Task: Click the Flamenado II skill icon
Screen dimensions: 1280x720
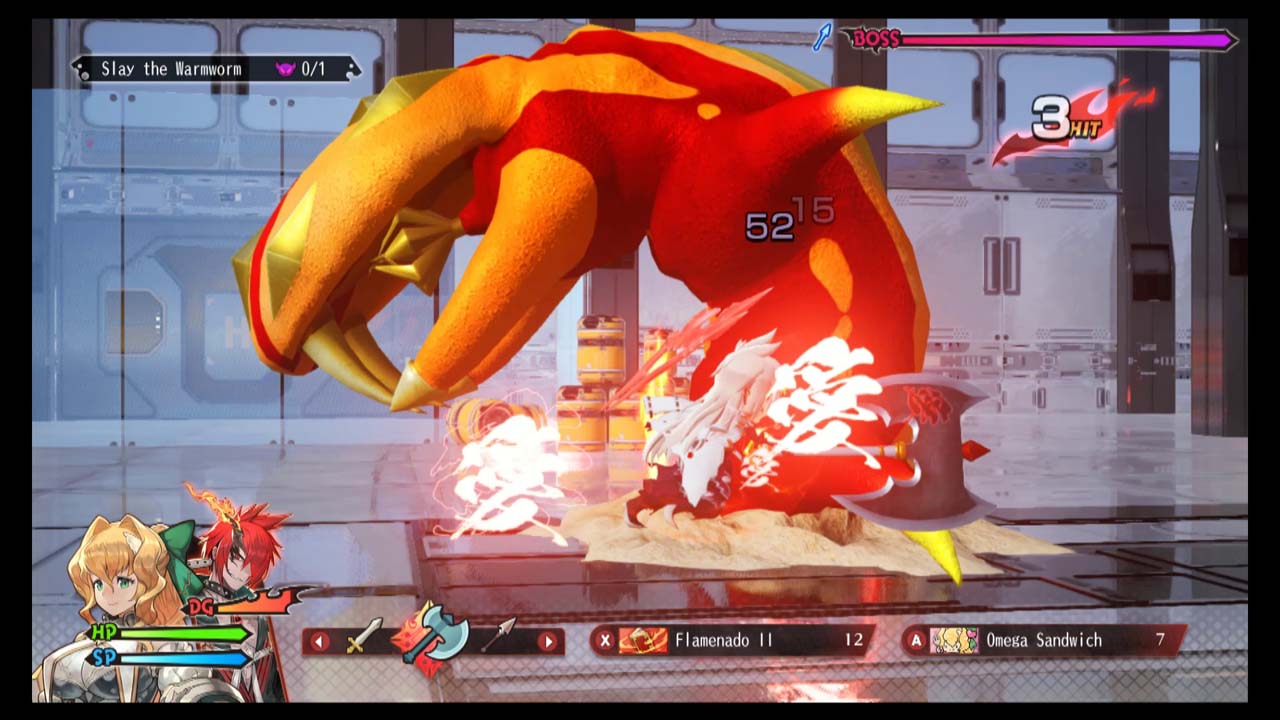Action: click(x=644, y=642)
